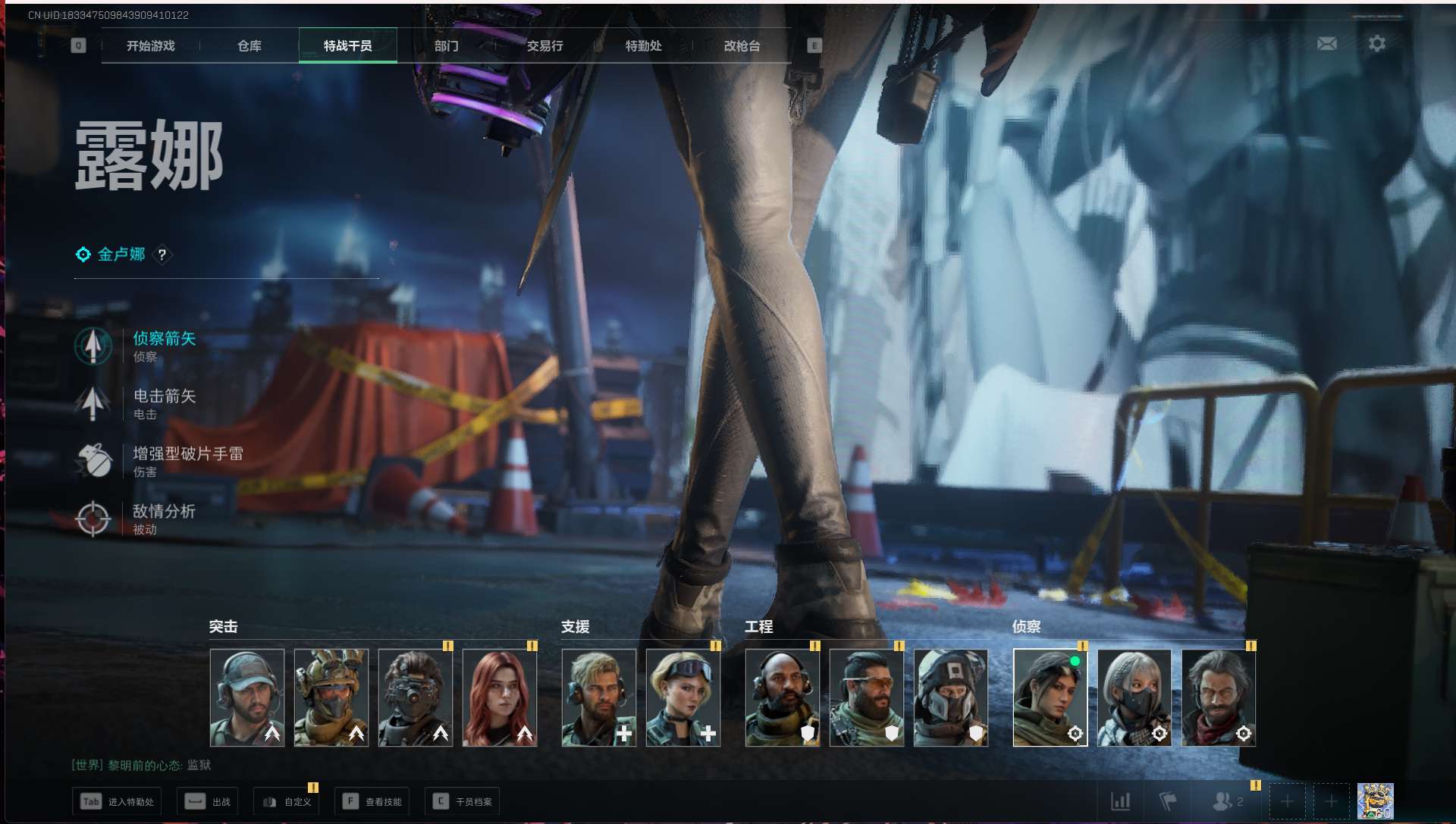Show help for 金卢娜 with question mark

tap(162, 255)
